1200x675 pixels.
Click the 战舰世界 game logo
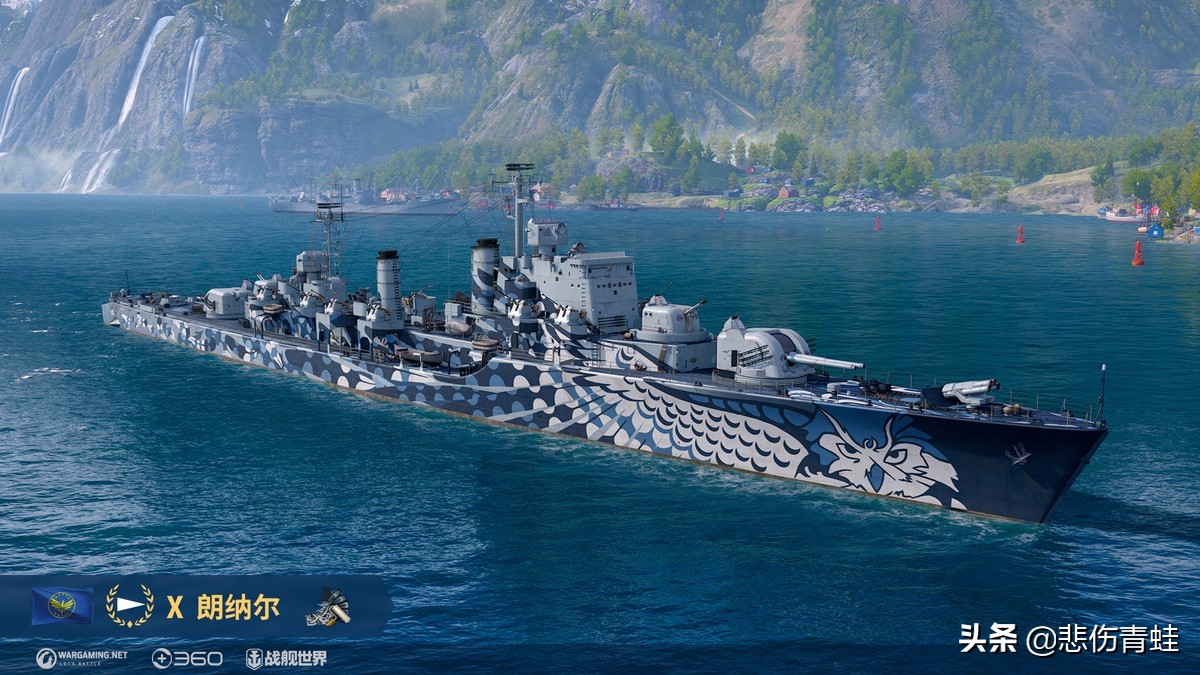coord(287,658)
